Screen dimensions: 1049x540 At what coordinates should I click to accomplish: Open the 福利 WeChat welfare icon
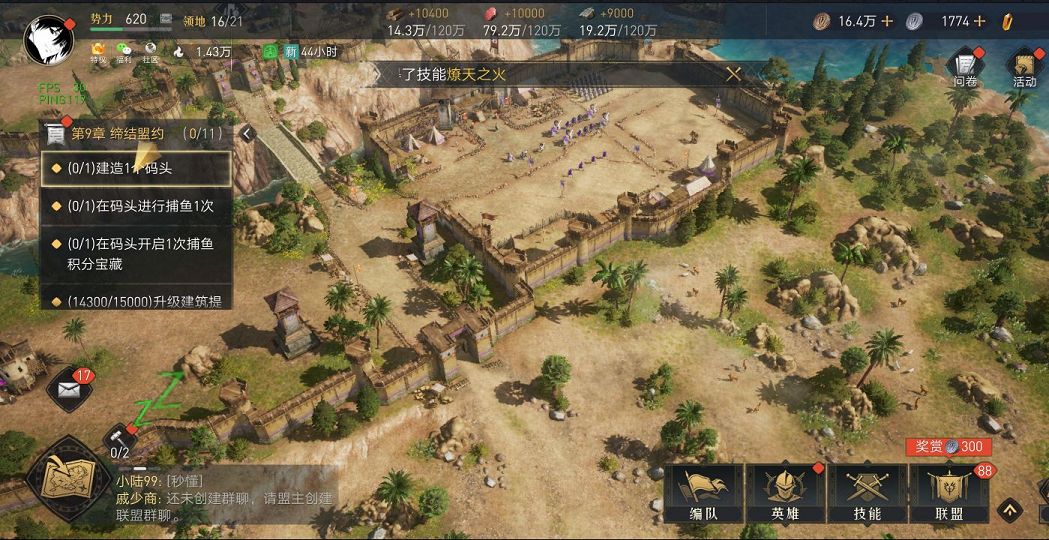[x=124, y=50]
